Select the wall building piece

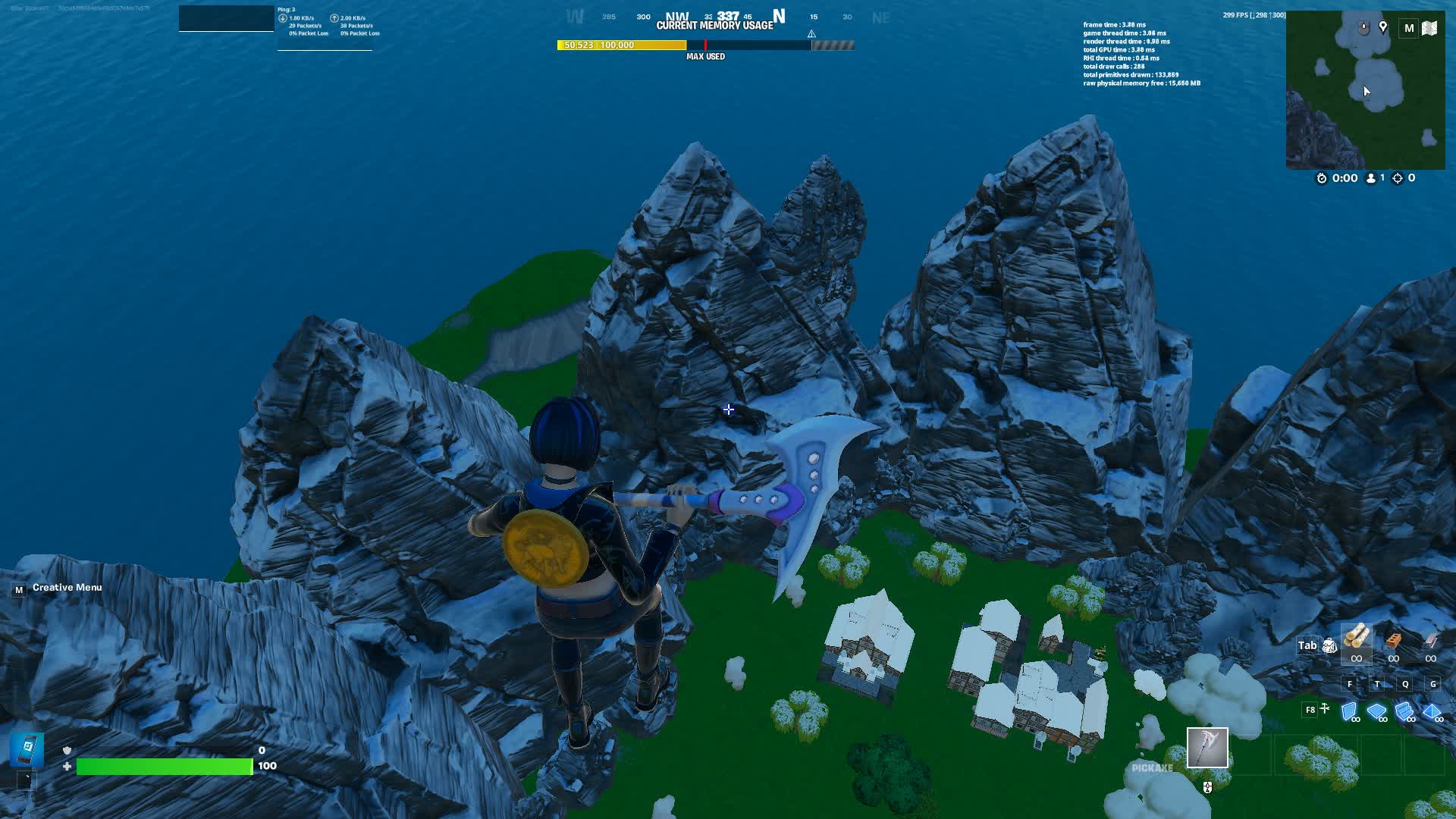tap(1349, 711)
